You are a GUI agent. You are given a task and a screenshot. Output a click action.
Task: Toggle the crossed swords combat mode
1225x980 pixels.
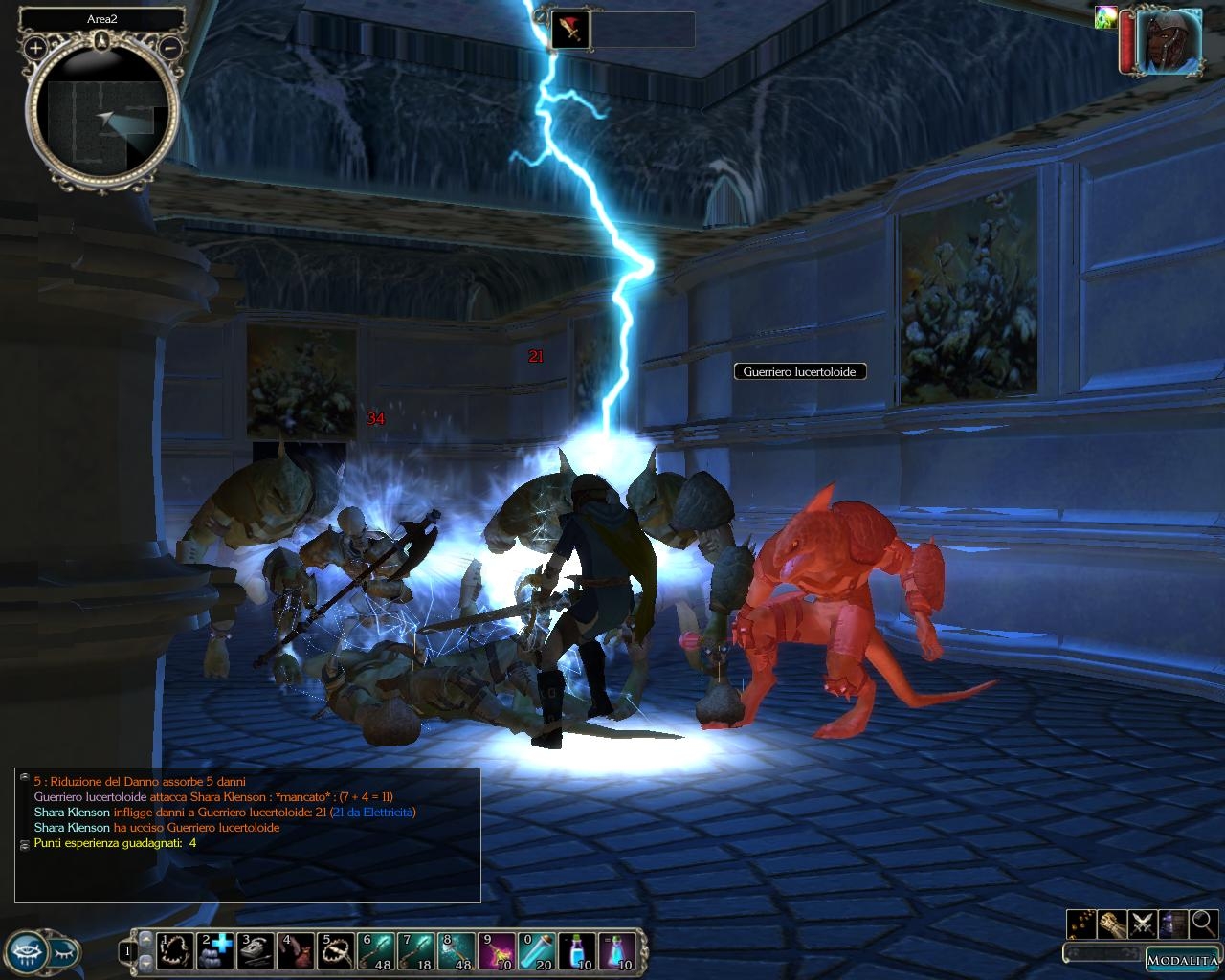1142,924
